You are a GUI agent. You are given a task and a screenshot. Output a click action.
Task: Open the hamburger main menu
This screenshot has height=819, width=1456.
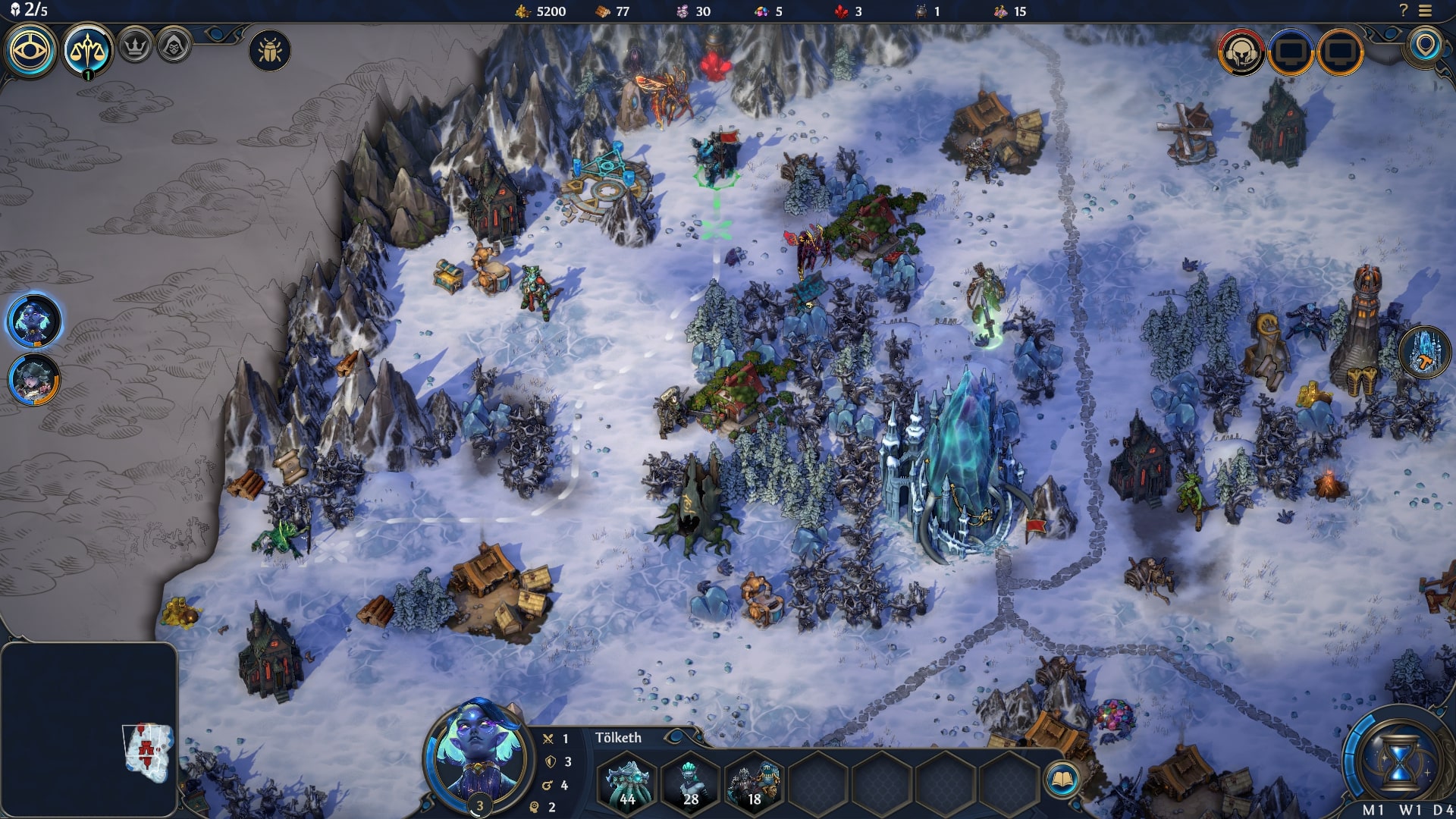click(1426, 11)
